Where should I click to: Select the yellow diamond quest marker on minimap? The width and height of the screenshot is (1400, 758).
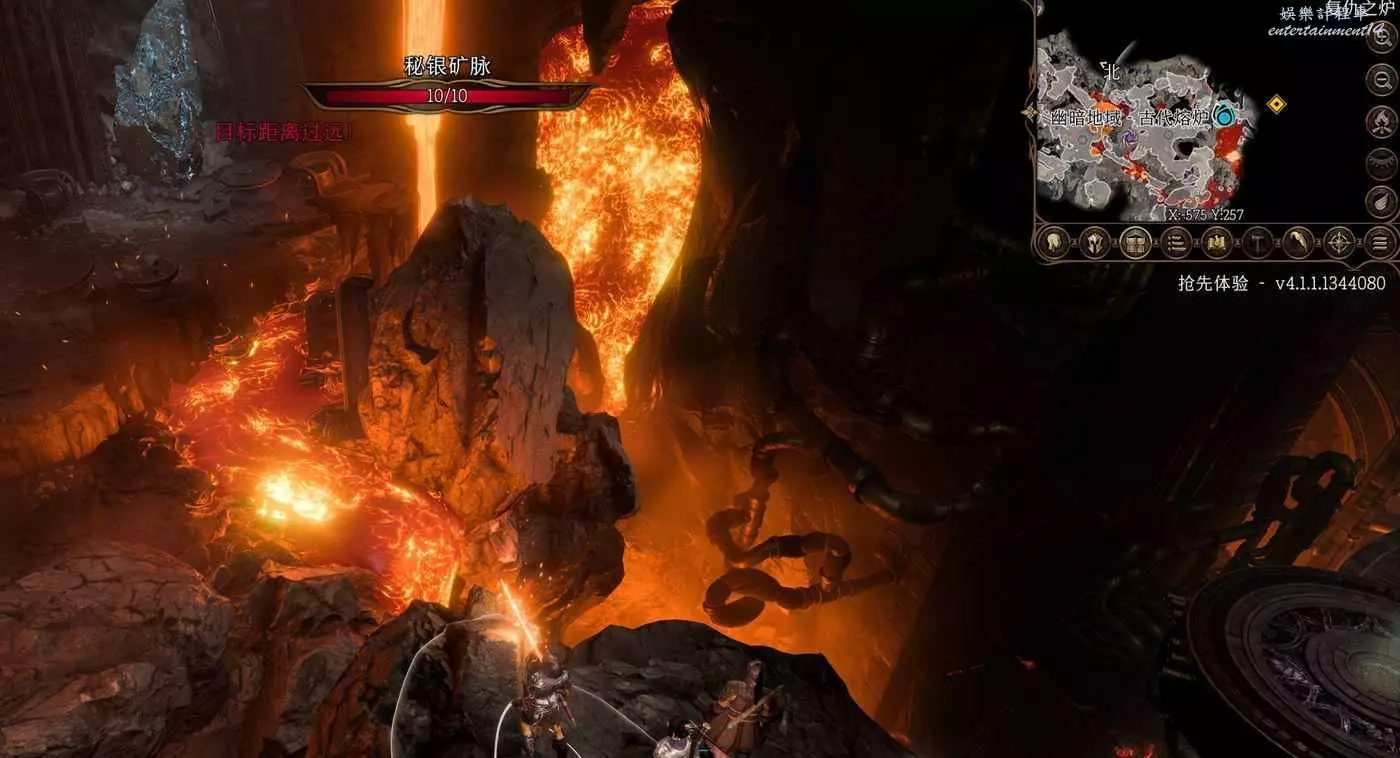point(1276,103)
